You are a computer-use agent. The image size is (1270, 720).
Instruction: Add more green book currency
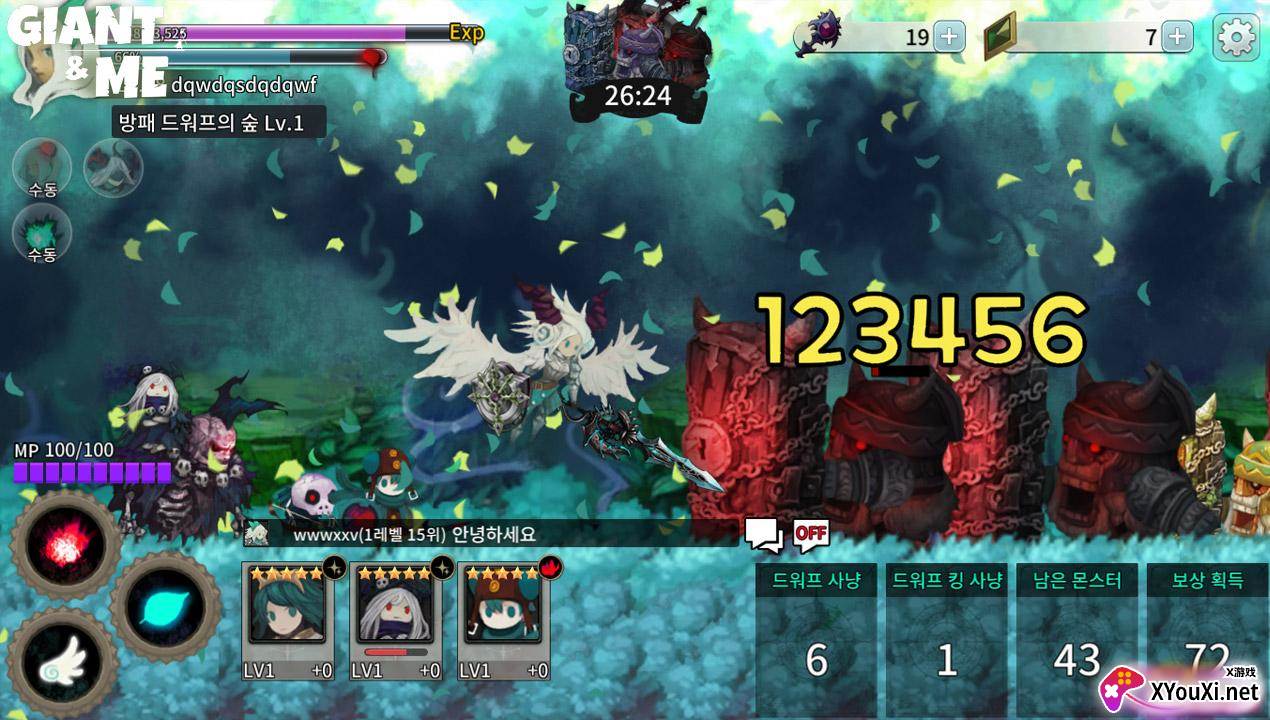1177,38
